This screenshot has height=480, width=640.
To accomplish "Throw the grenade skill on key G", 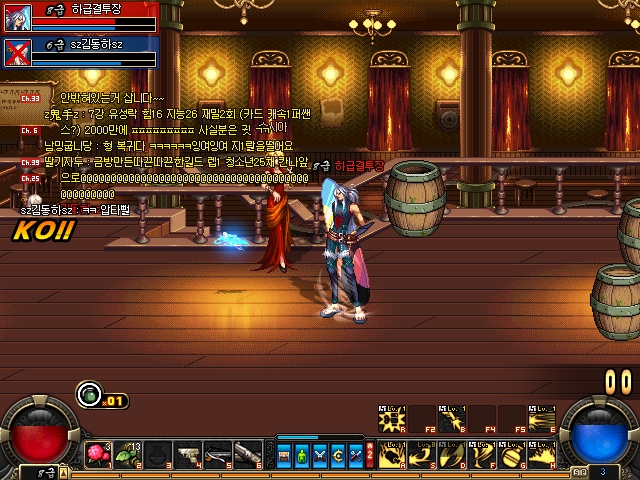I will coord(511,451).
